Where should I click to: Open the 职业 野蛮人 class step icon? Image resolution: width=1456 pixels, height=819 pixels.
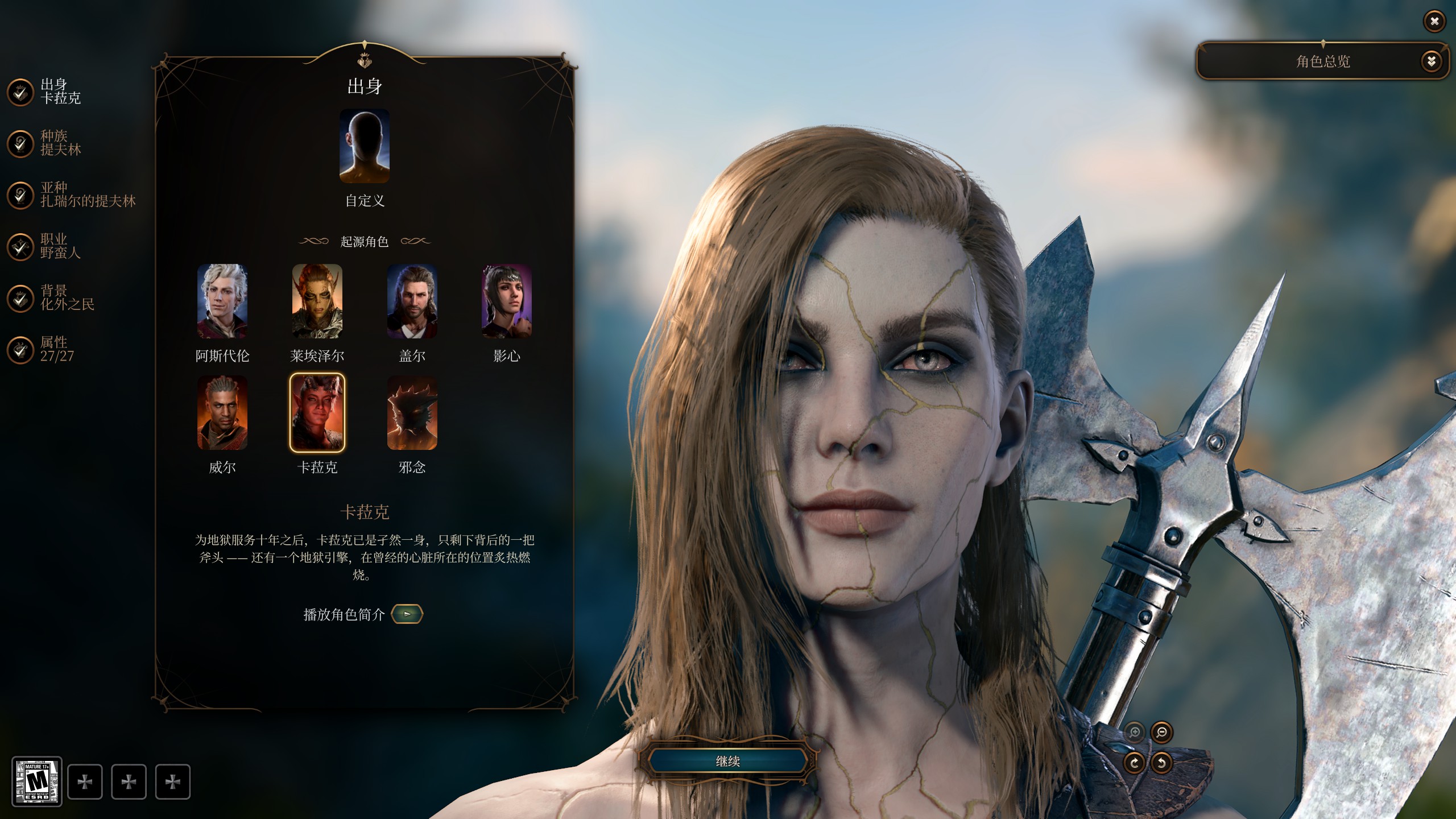coord(21,246)
